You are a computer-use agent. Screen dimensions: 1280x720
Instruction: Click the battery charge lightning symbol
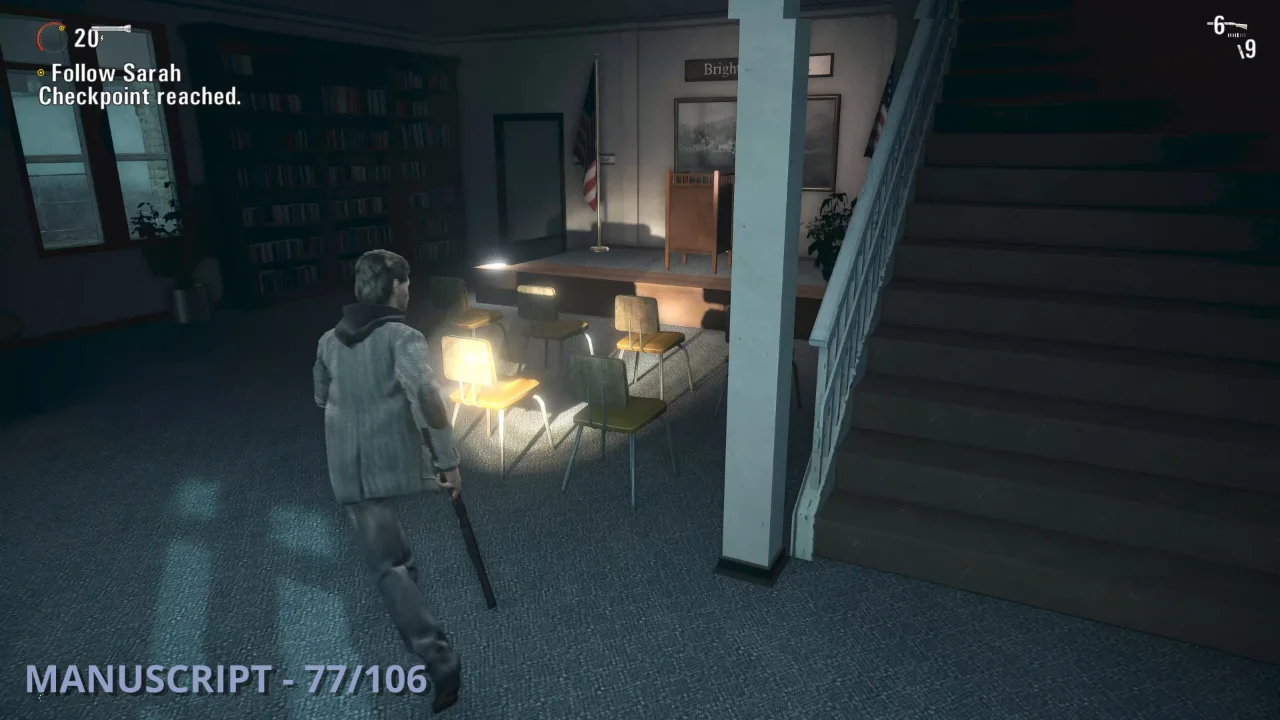click(102, 38)
